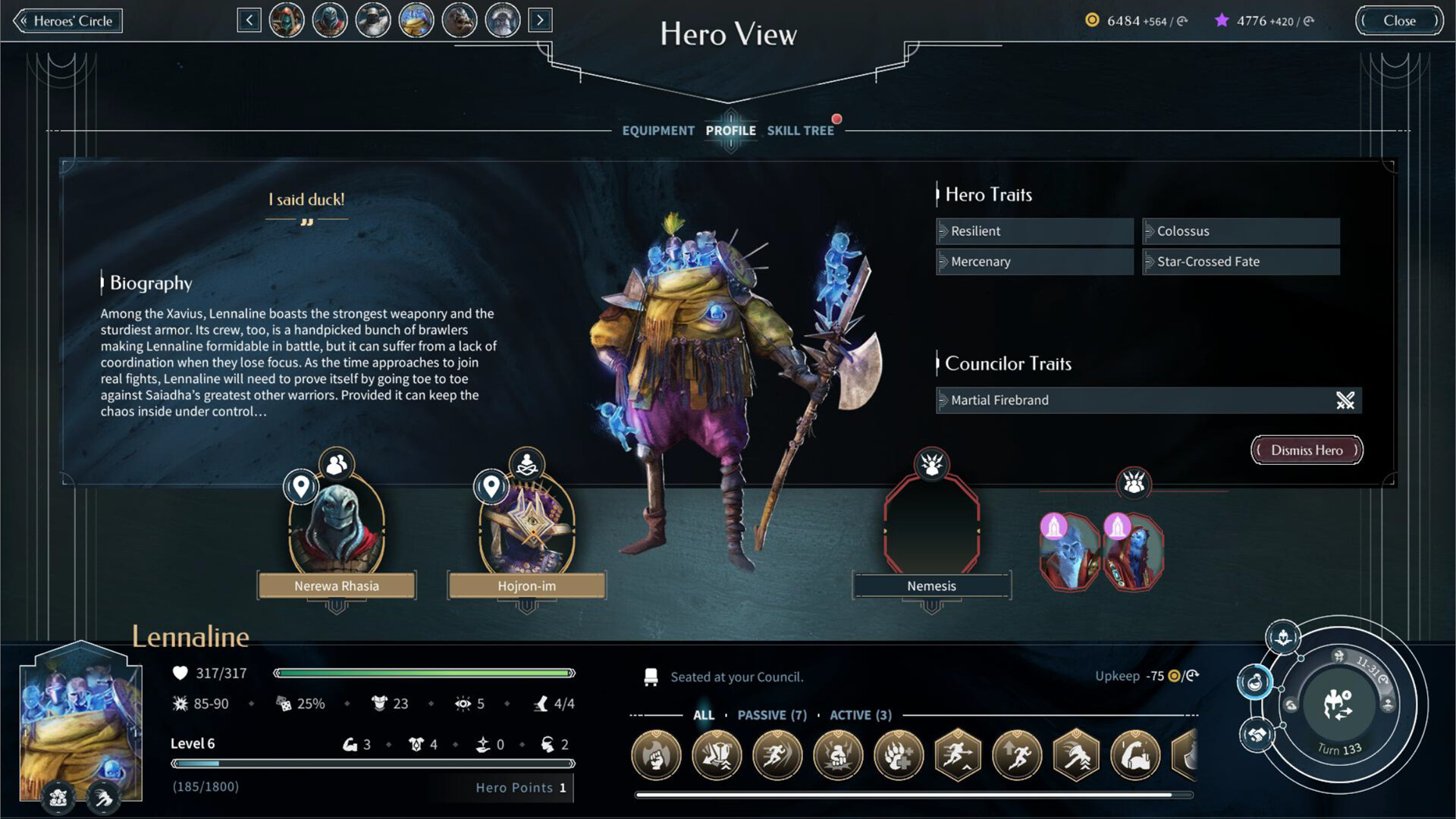Viewport: 1456px width, 819px height.
Task: Switch to the EQUIPMENT tab
Action: point(658,130)
